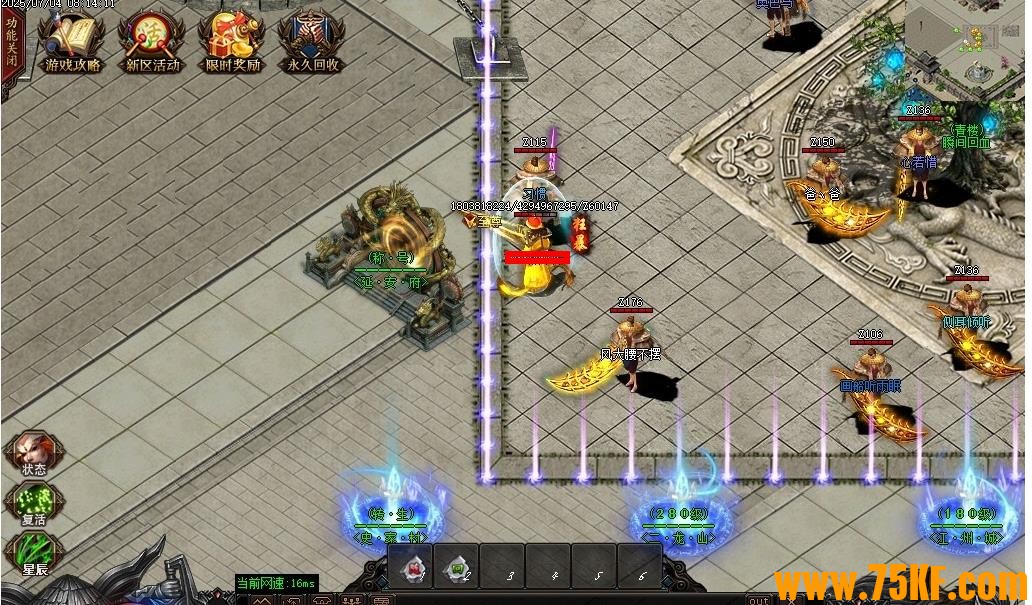Open the 新区活动 events menu
This screenshot has width=1032, height=605.
152,42
